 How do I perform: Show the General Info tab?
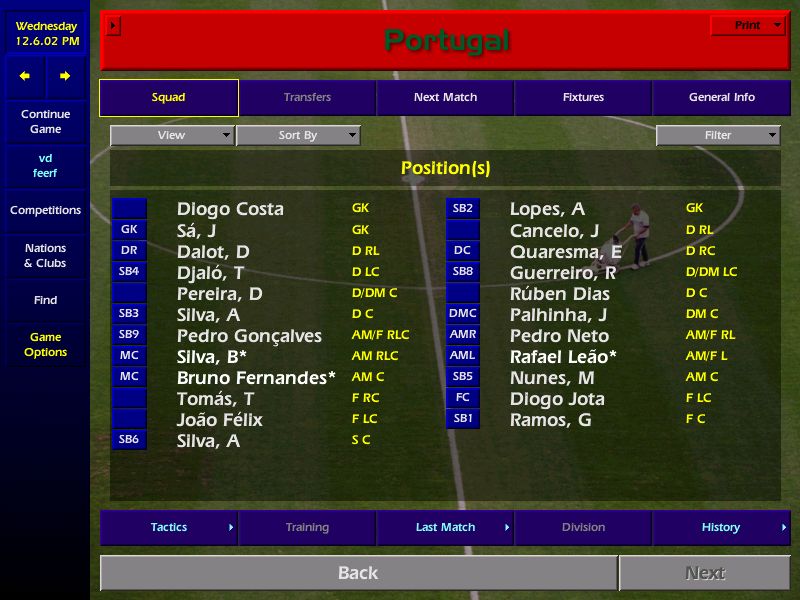pyautogui.click(x=722, y=98)
